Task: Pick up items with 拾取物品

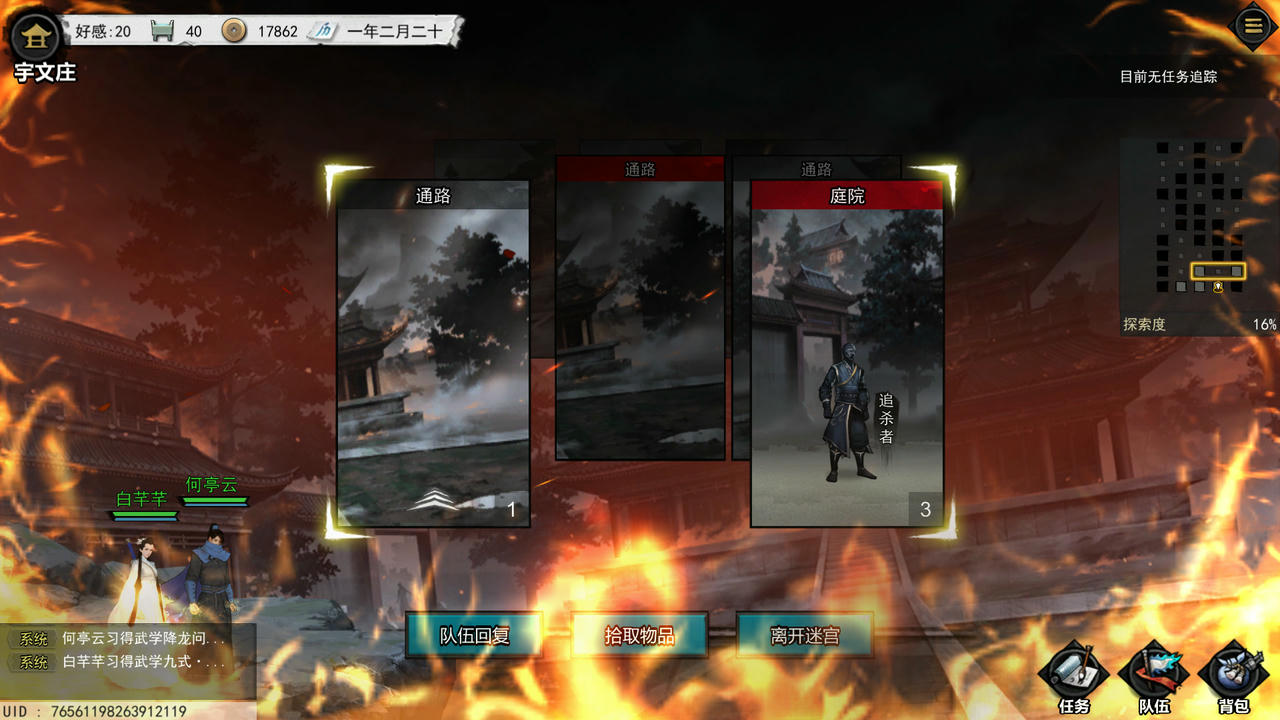Action: (639, 635)
